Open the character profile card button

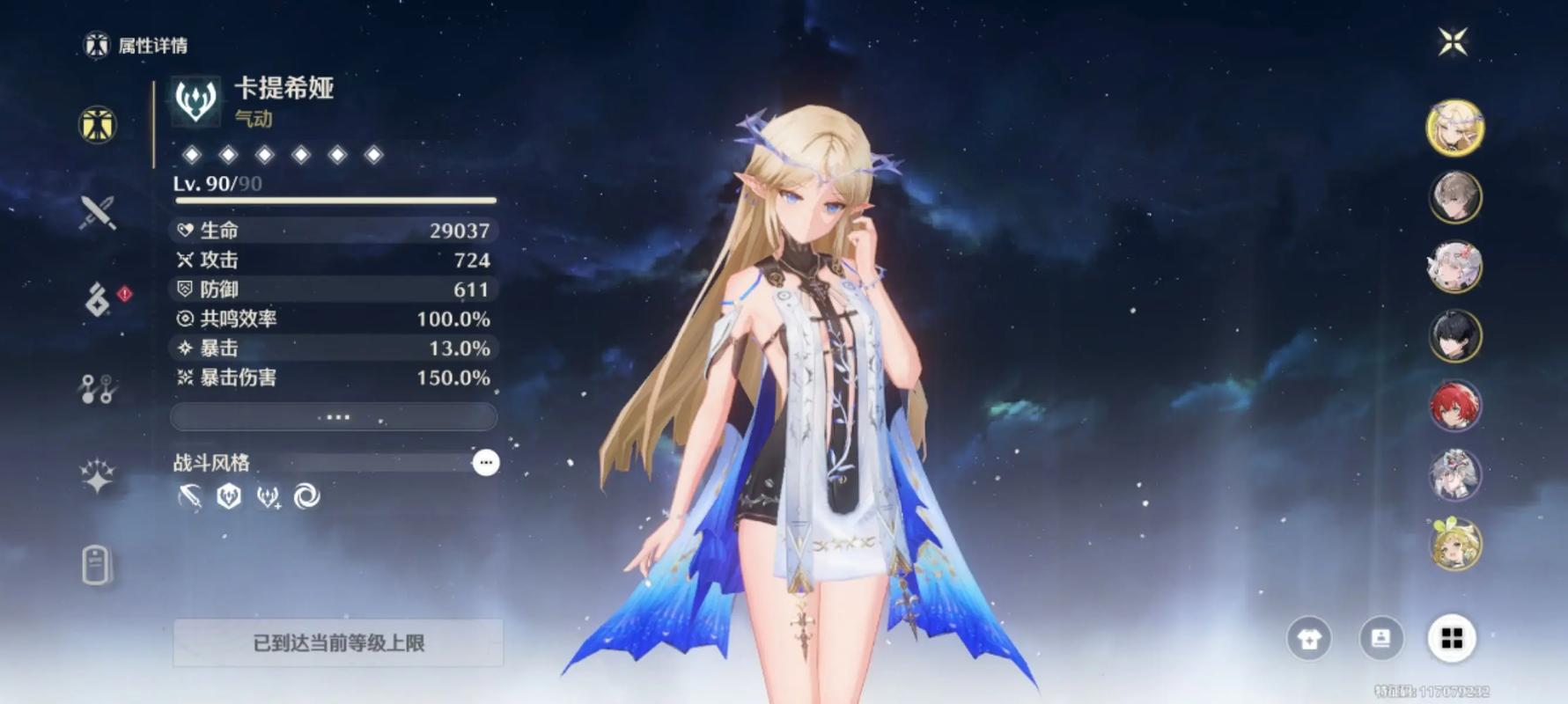coord(1380,639)
